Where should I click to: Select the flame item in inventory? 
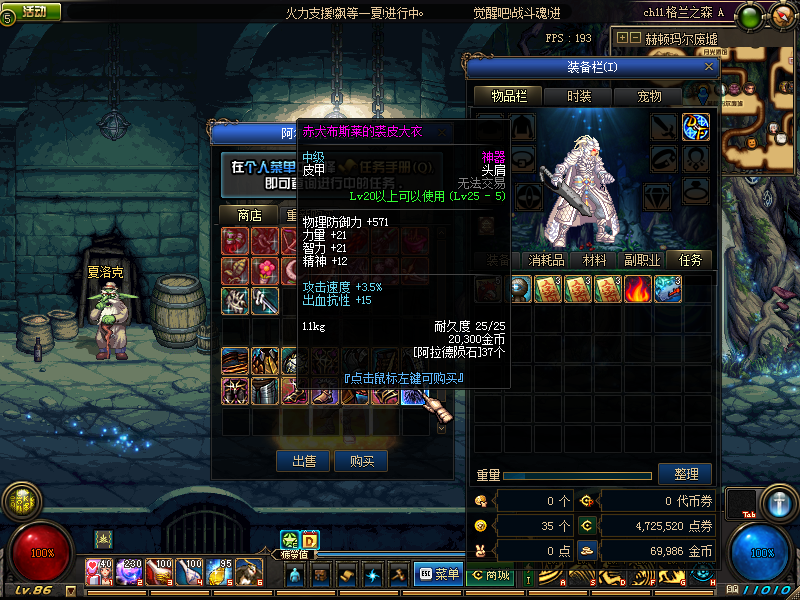(x=637, y=289)
